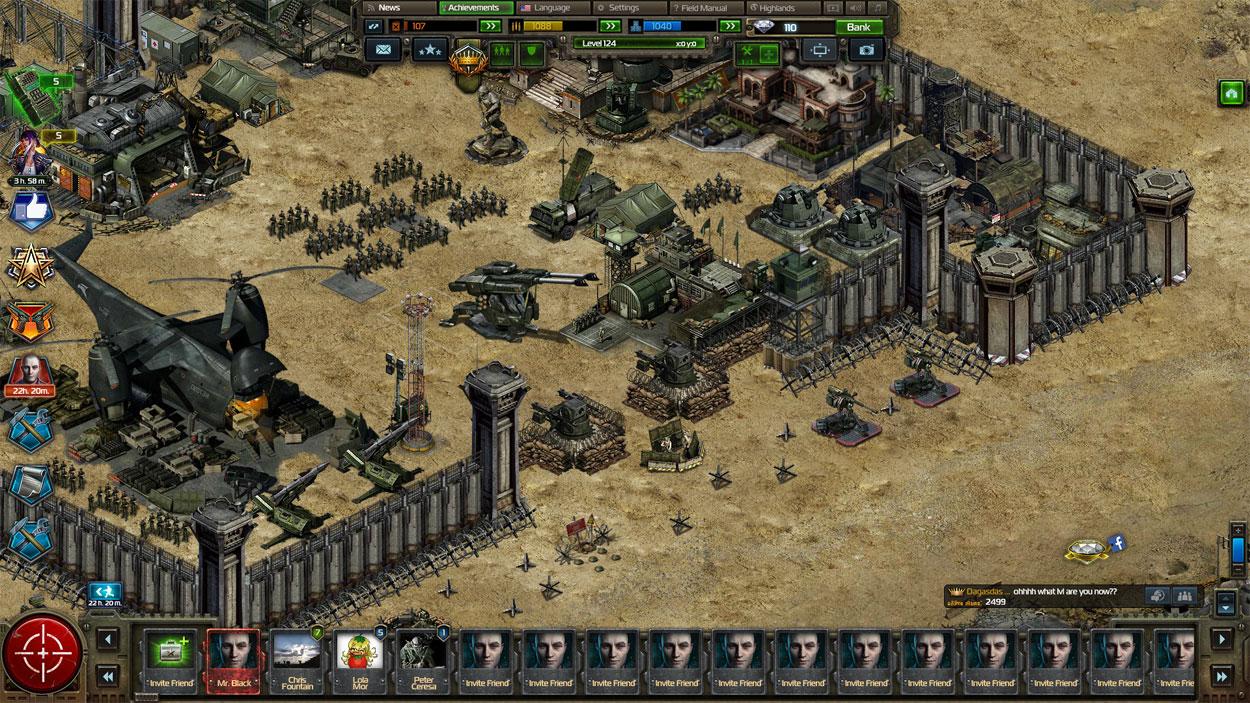Open the green home button
This screenshot has width=1250, height=703.
[1230, 92]
